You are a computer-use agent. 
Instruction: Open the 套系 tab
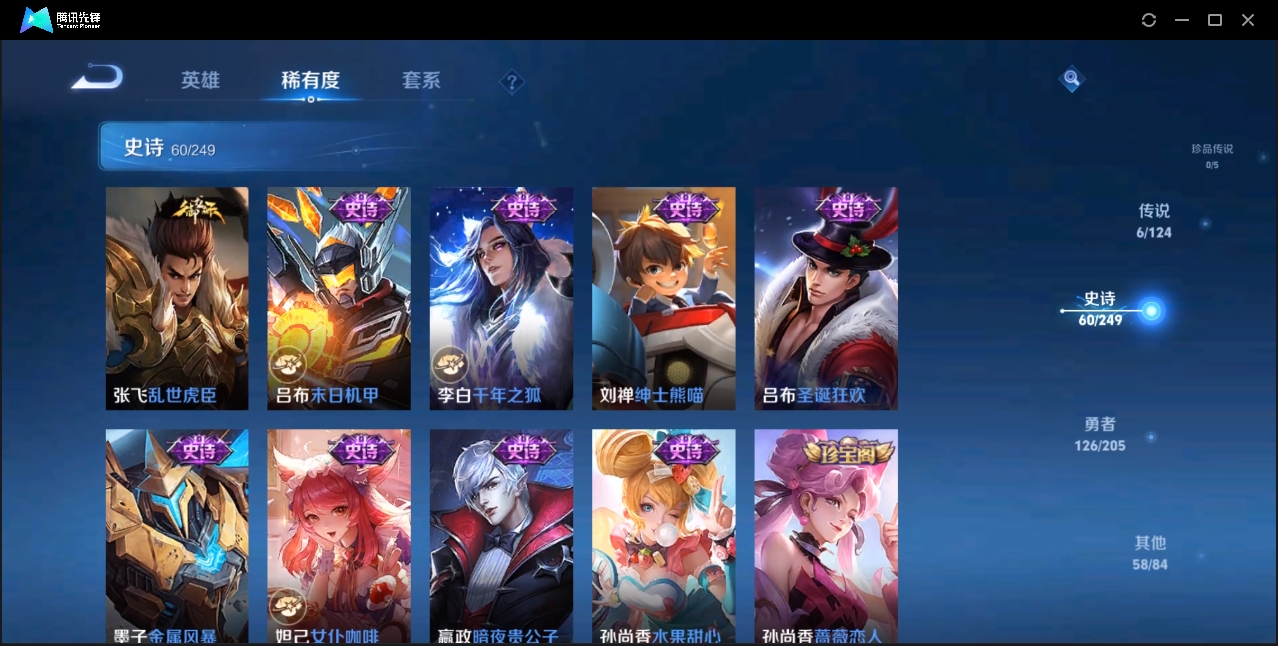421,80
